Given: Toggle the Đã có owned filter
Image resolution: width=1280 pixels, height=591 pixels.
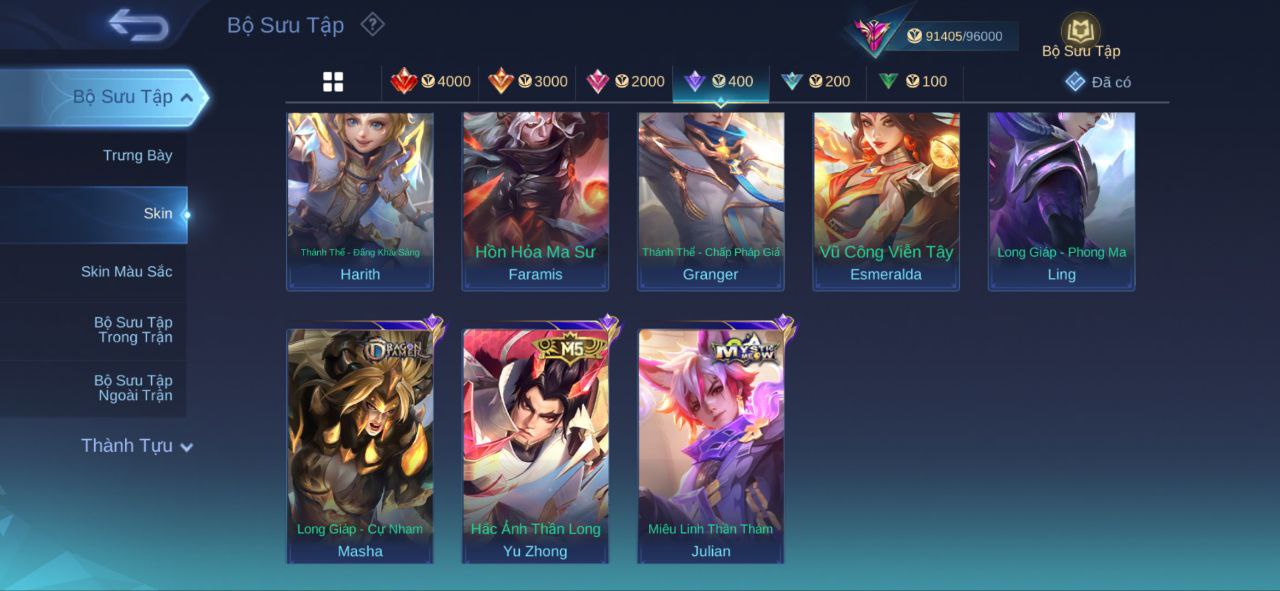Looking at the screenshot, I should click(1098, 82).
